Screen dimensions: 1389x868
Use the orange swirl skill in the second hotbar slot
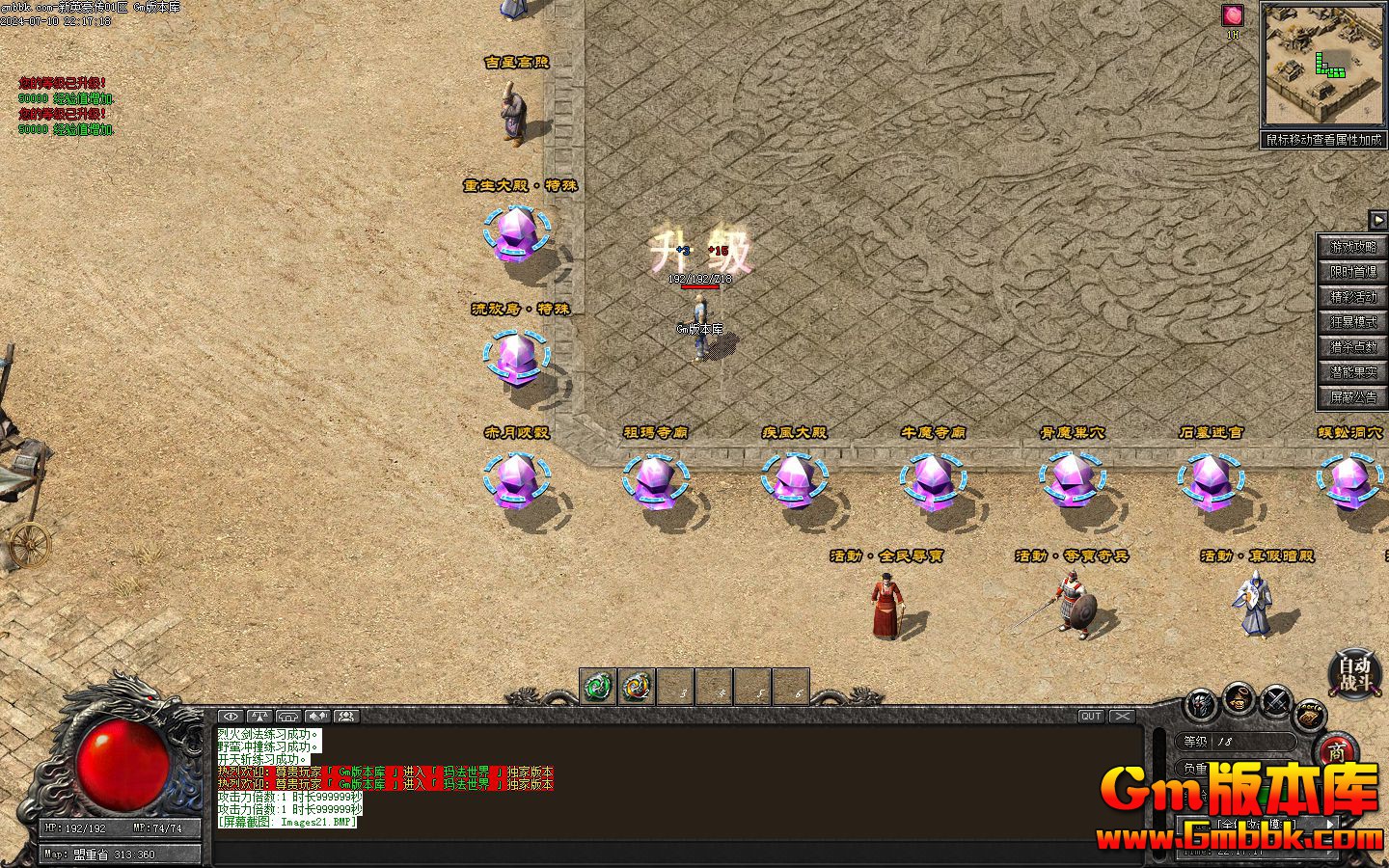pyautogui.click(x=637, y=687)
